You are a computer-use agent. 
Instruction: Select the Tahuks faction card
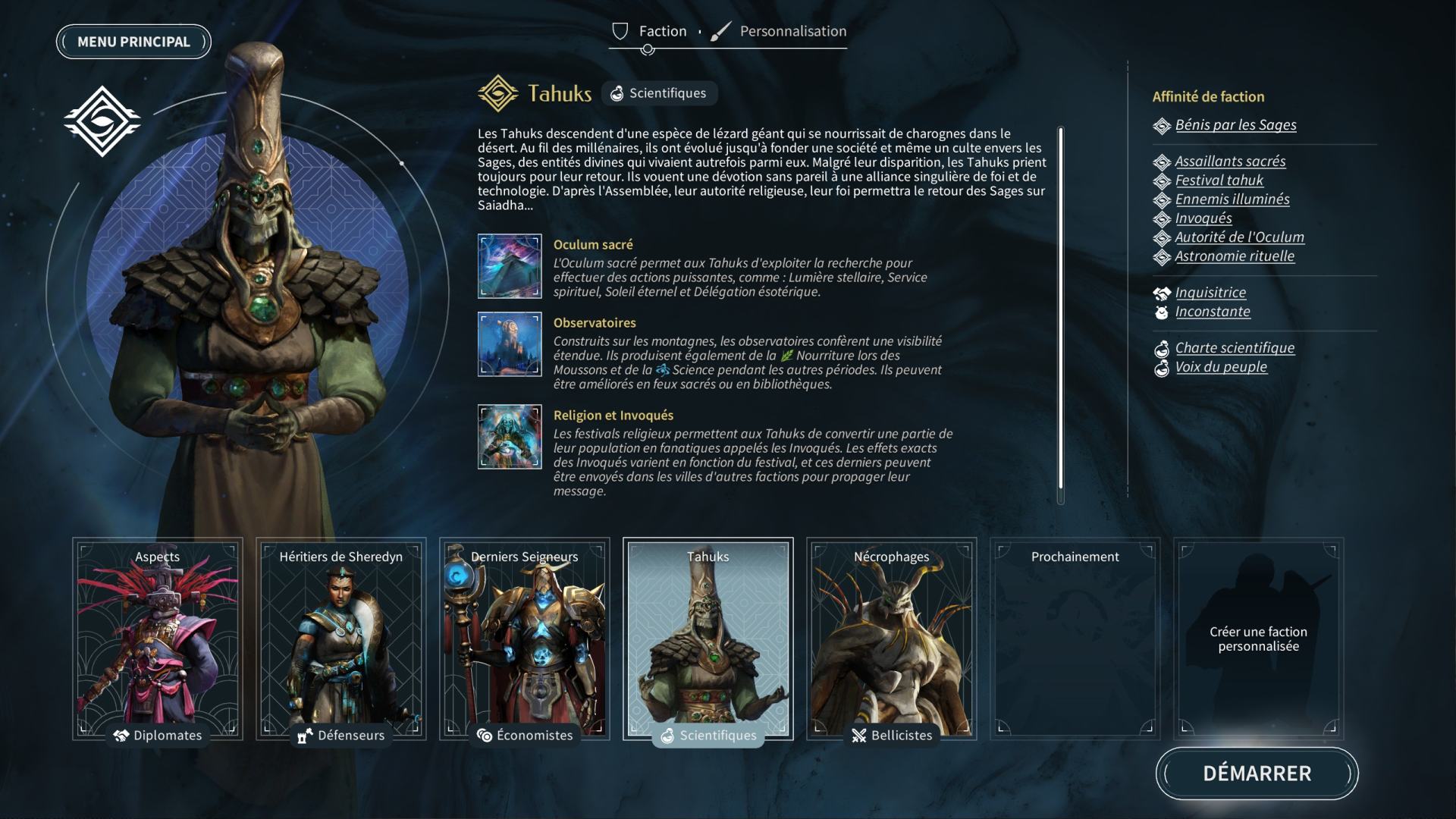tap(708, 639)
